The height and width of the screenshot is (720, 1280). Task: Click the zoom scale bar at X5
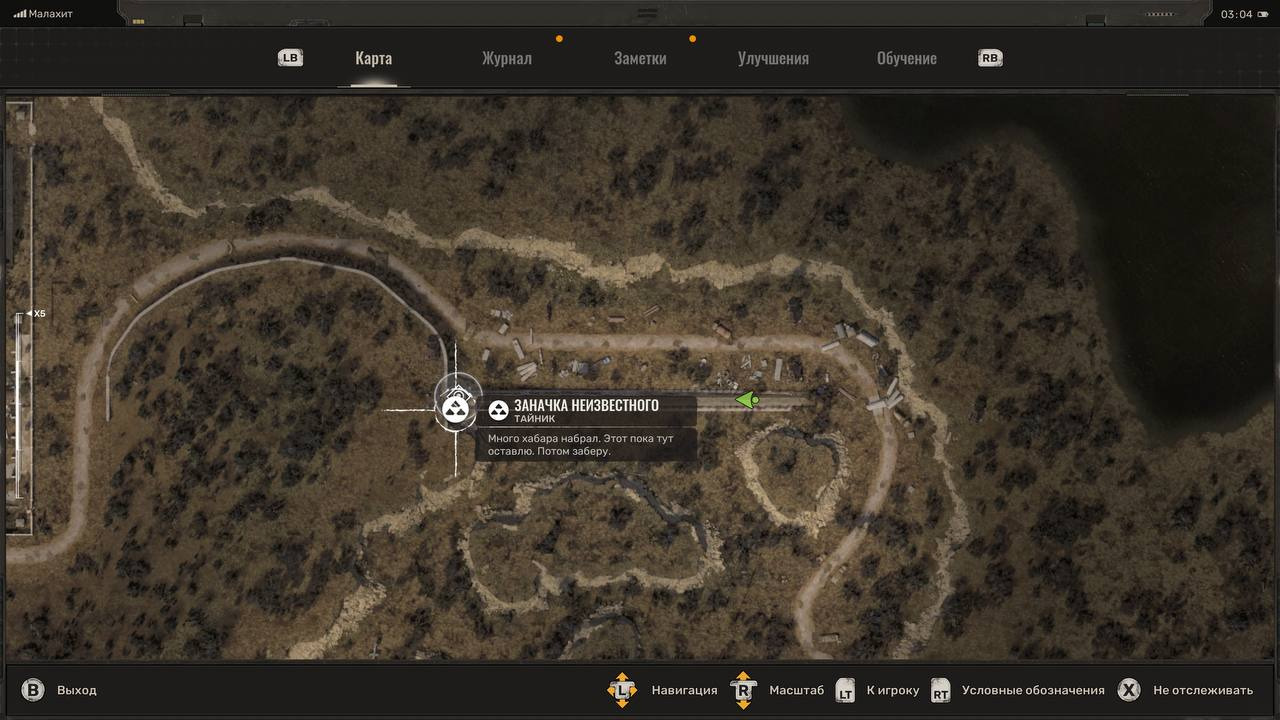21,314
